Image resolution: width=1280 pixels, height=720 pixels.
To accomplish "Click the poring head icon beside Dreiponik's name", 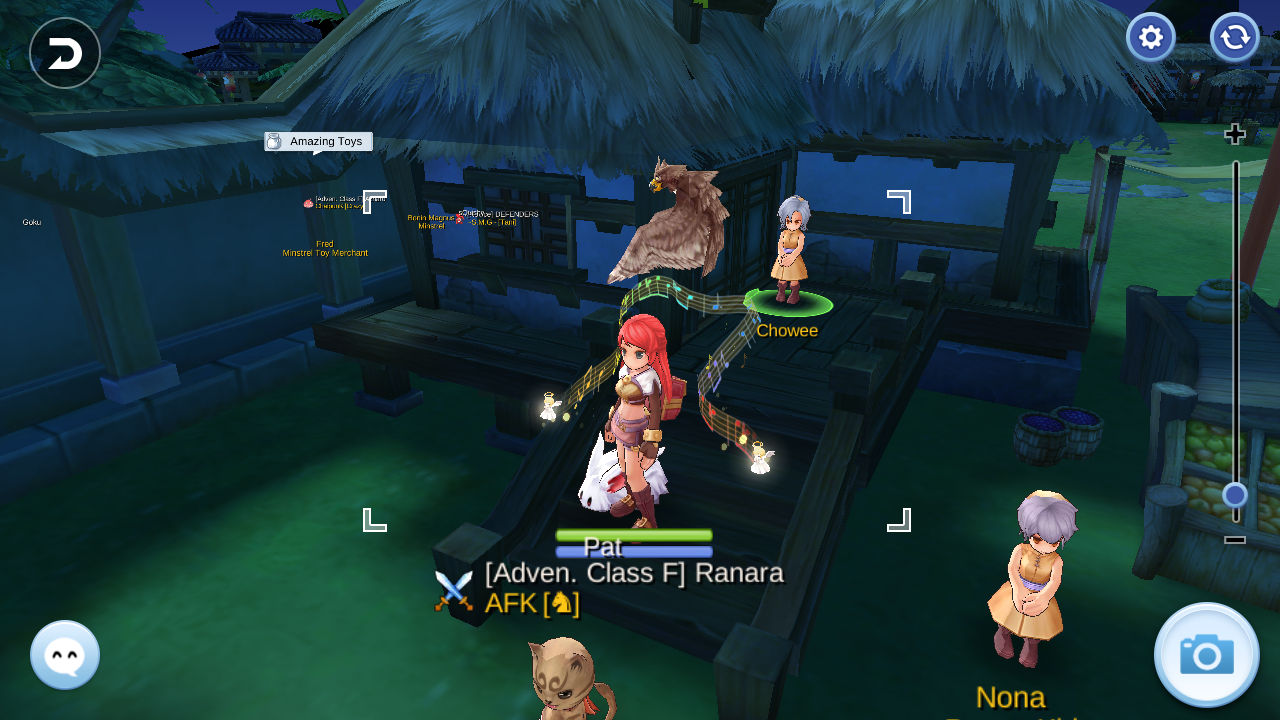I will point(307,202).
